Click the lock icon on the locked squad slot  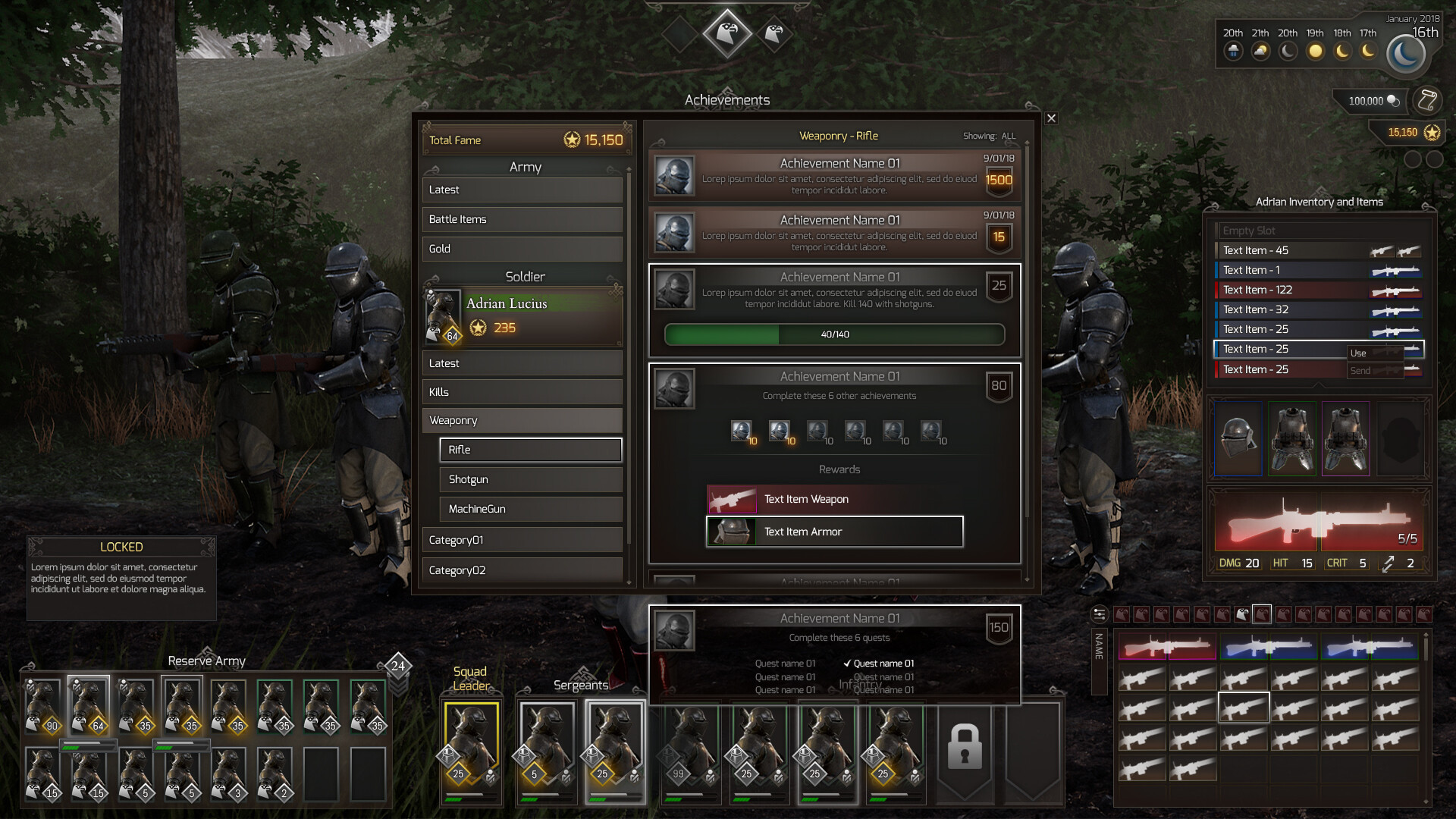pos(966,747)
